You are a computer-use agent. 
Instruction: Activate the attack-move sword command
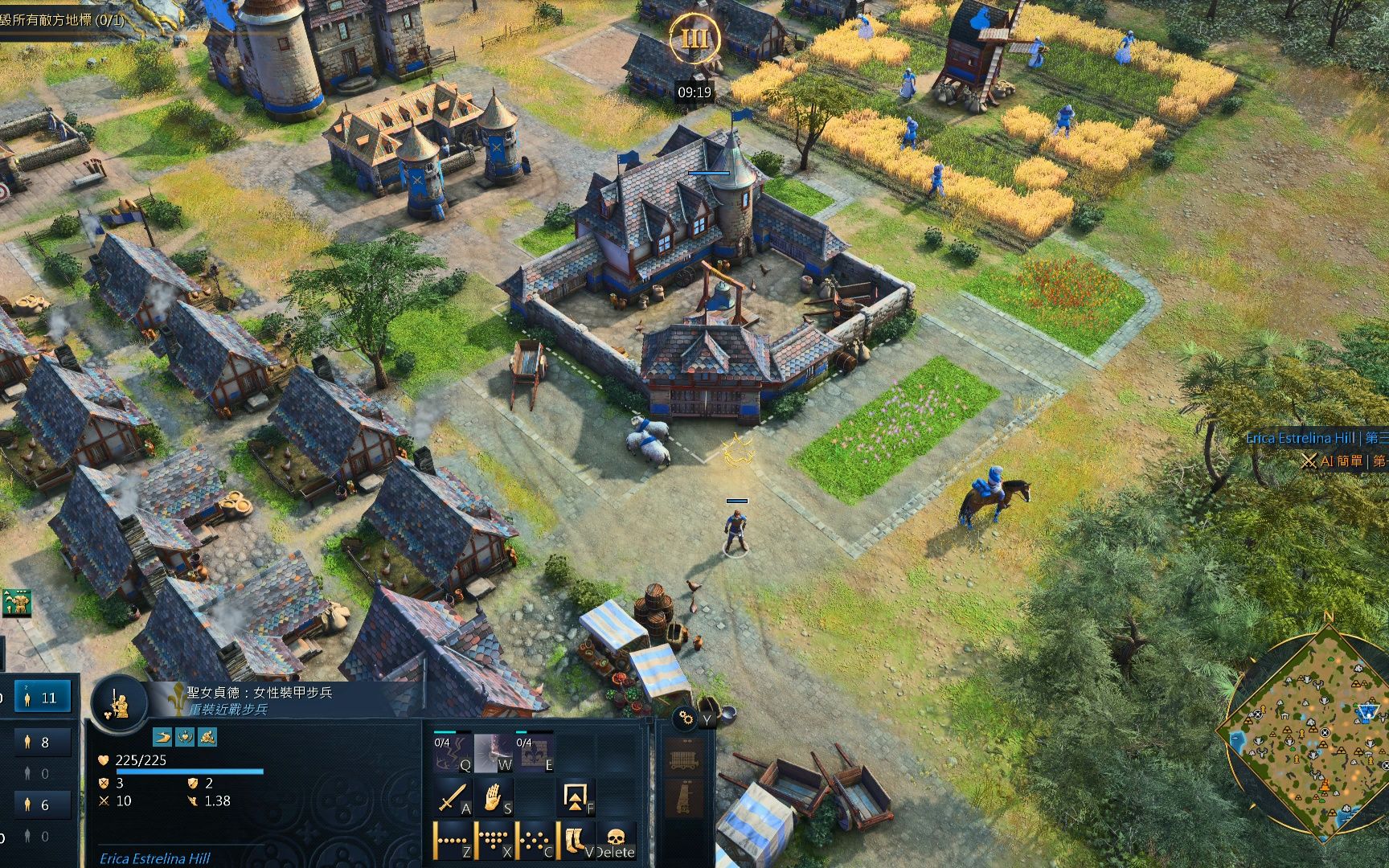453,798
